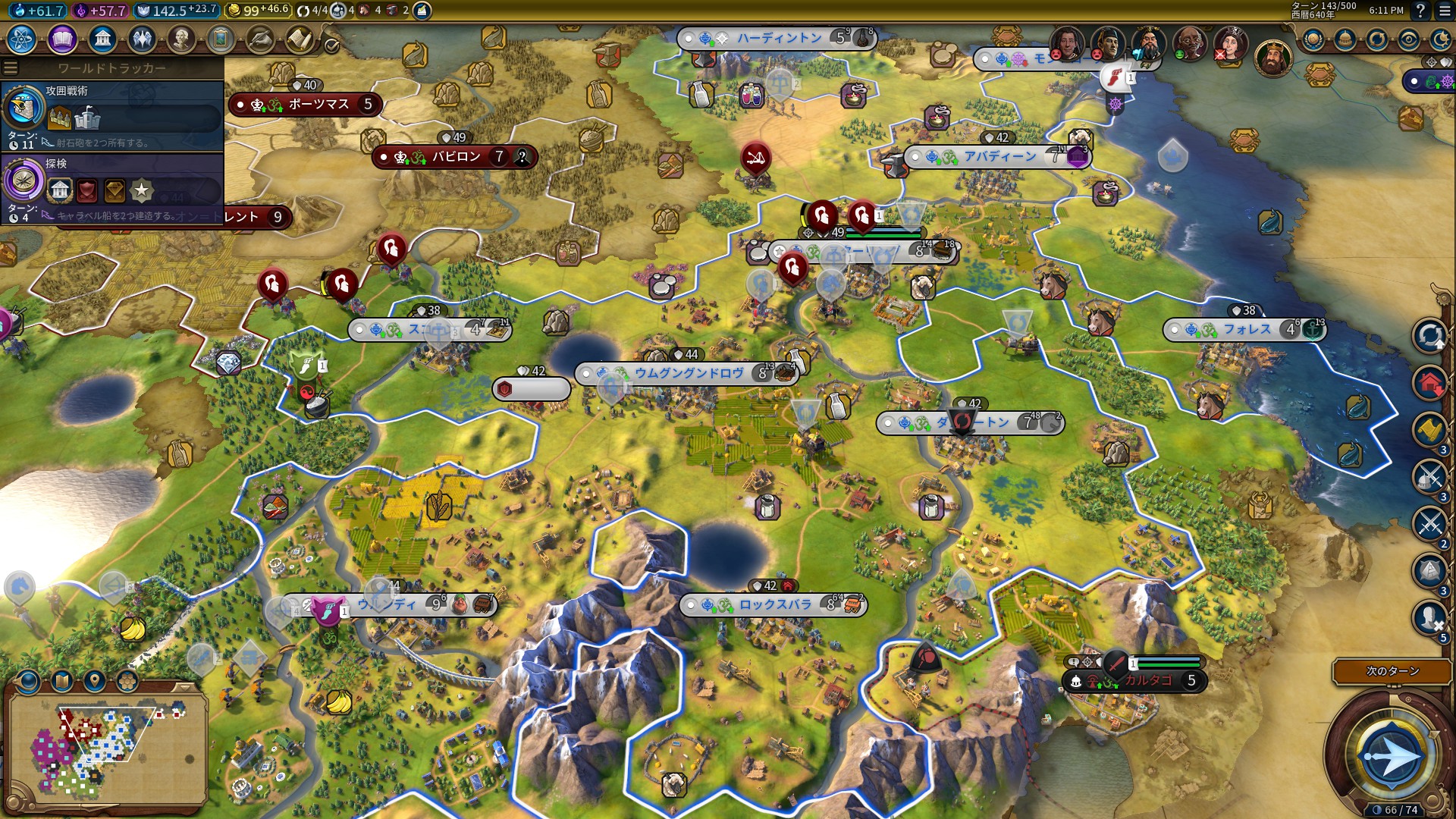Open the main game menu with the hamburger icon
The height and width of the screenshot is (819, 1456).
[1444, 11]
